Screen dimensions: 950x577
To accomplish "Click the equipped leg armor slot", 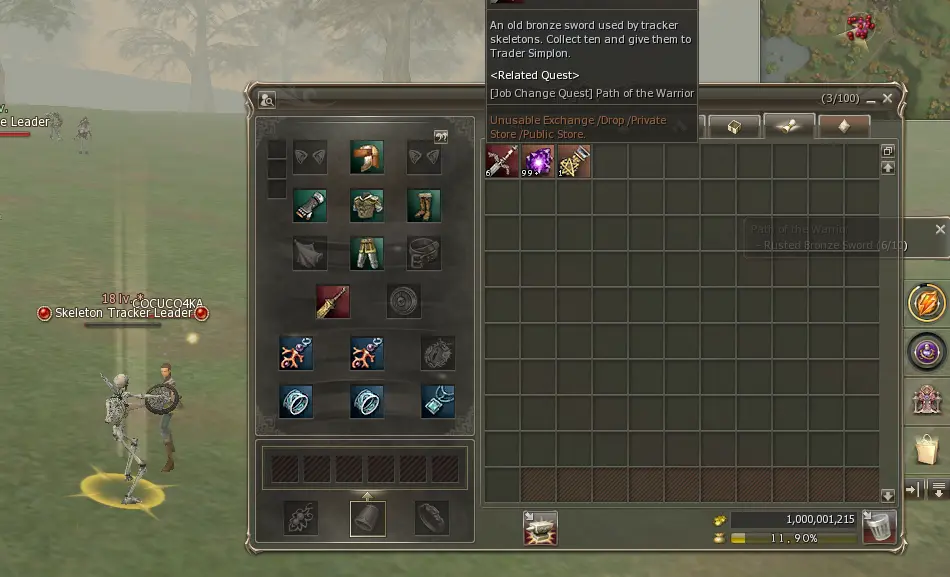I will (367, 253).
